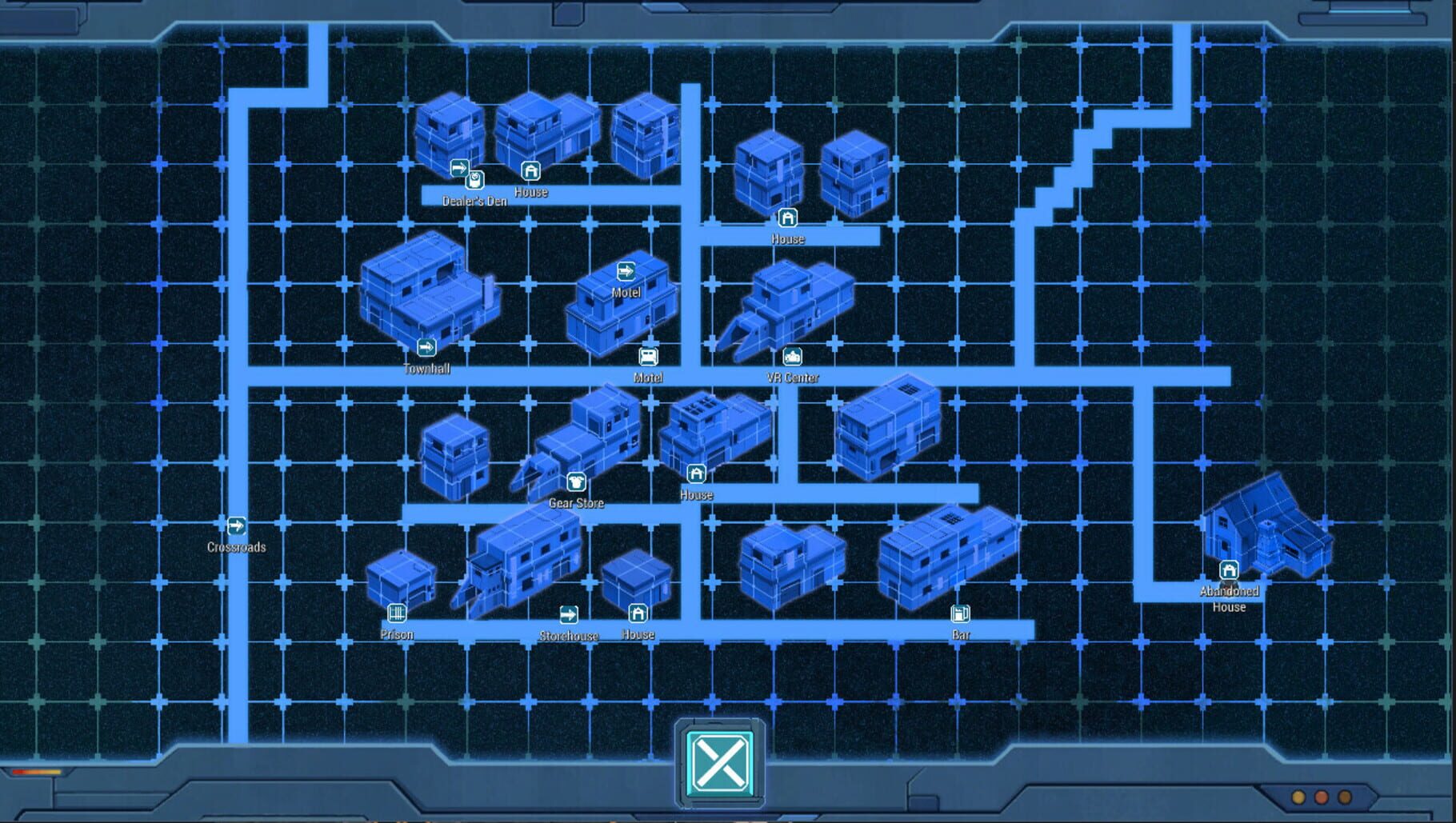Select the House label beside the Storehouse
The height and width of the screenshot is (823, 1456).
(x=637, y=634)
